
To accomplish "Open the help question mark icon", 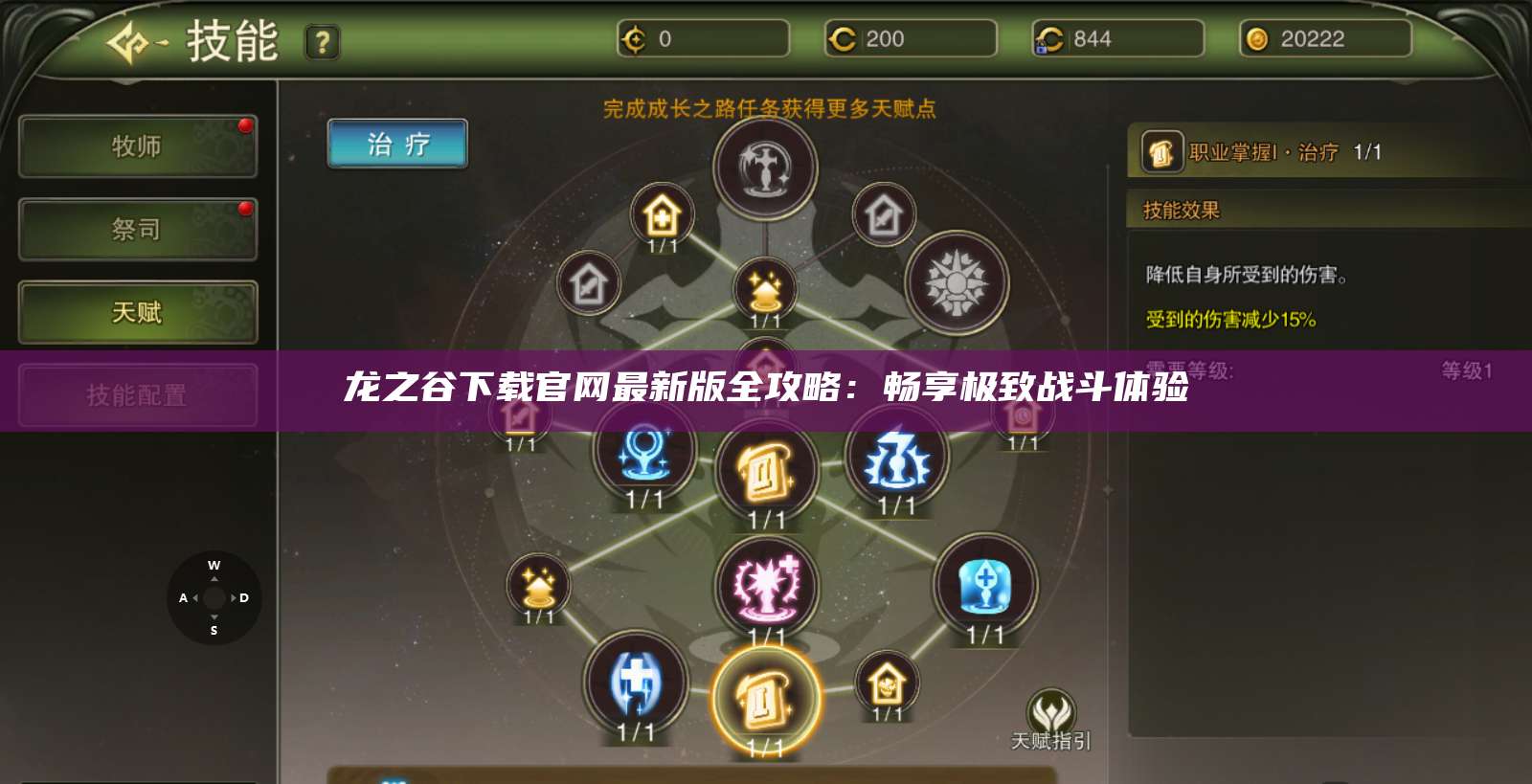I will click(x=324, y=42).
